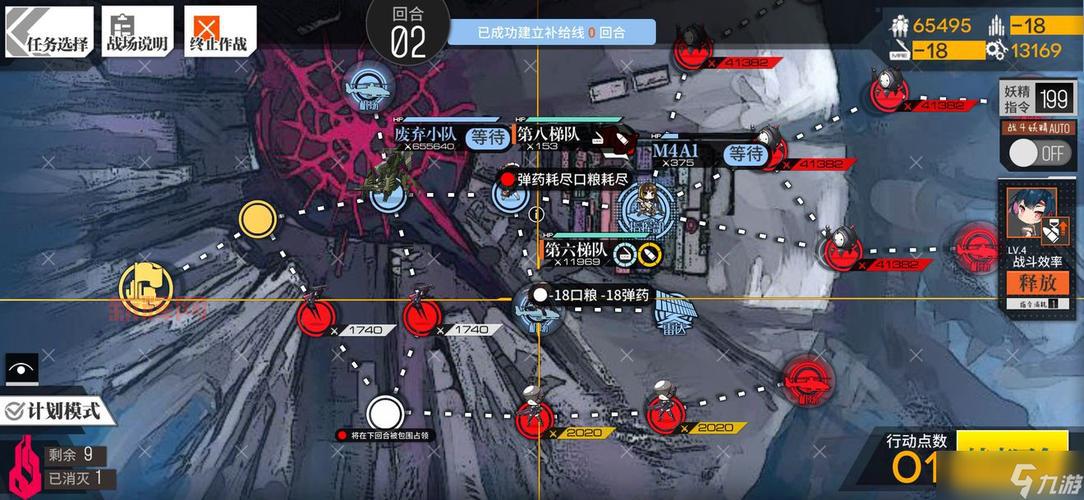The image size is (1084, 500).
Task: Select the yellow heliport node
Action: [x=146, y=288]
